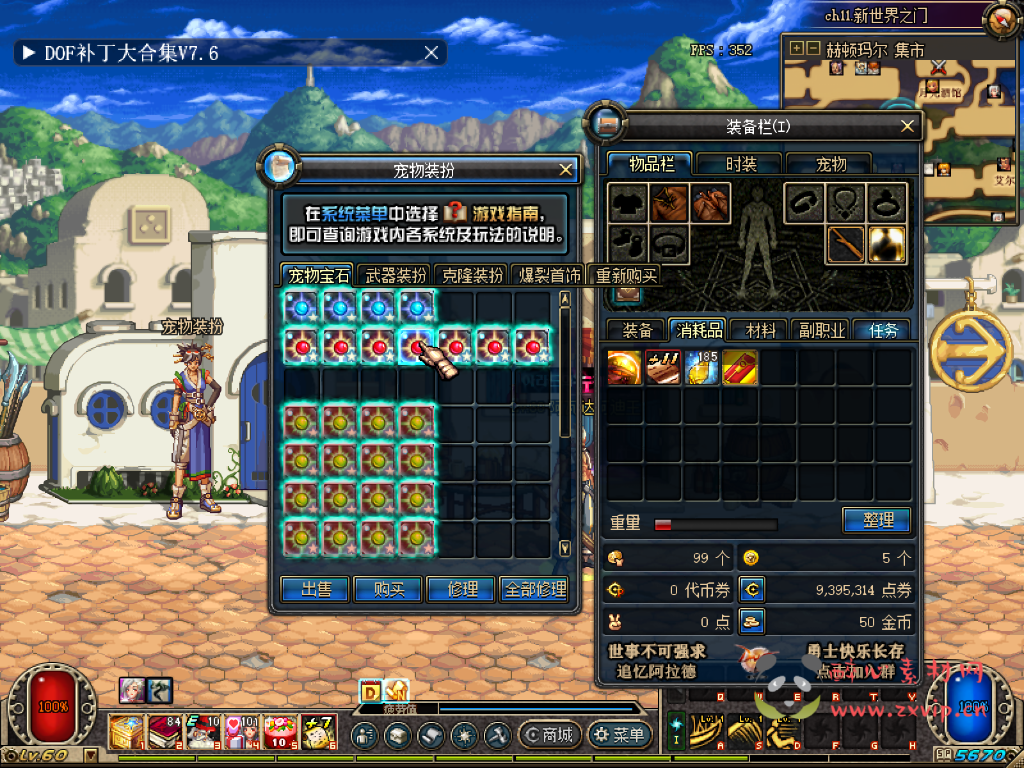The image size is (1024, 768).
Task: Select the equipped wooden staff weapon slot
Action: coord(846,244)
